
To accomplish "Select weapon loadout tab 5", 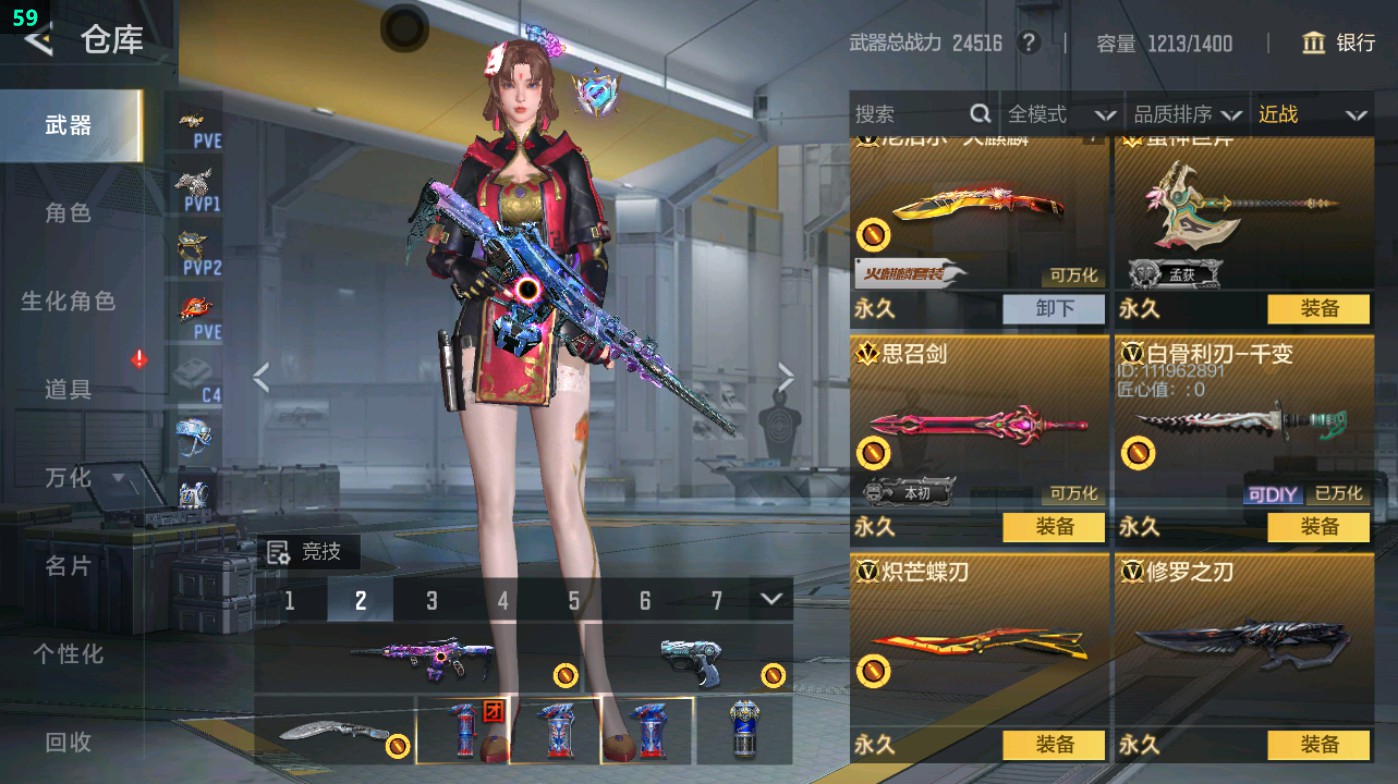I will 575,601.
